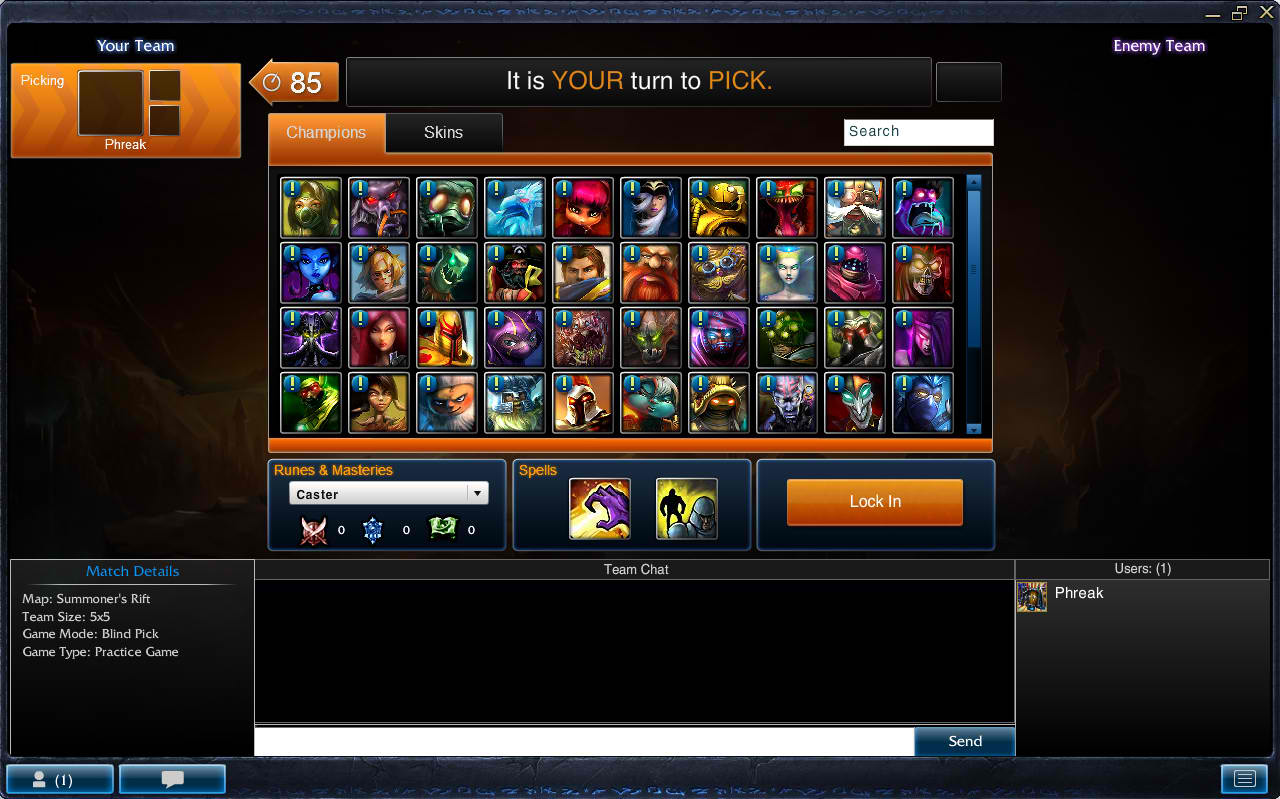Screen dimensions: 1280x799
Task: Pick Blitzcrank from the champion list
Action: 718,207
